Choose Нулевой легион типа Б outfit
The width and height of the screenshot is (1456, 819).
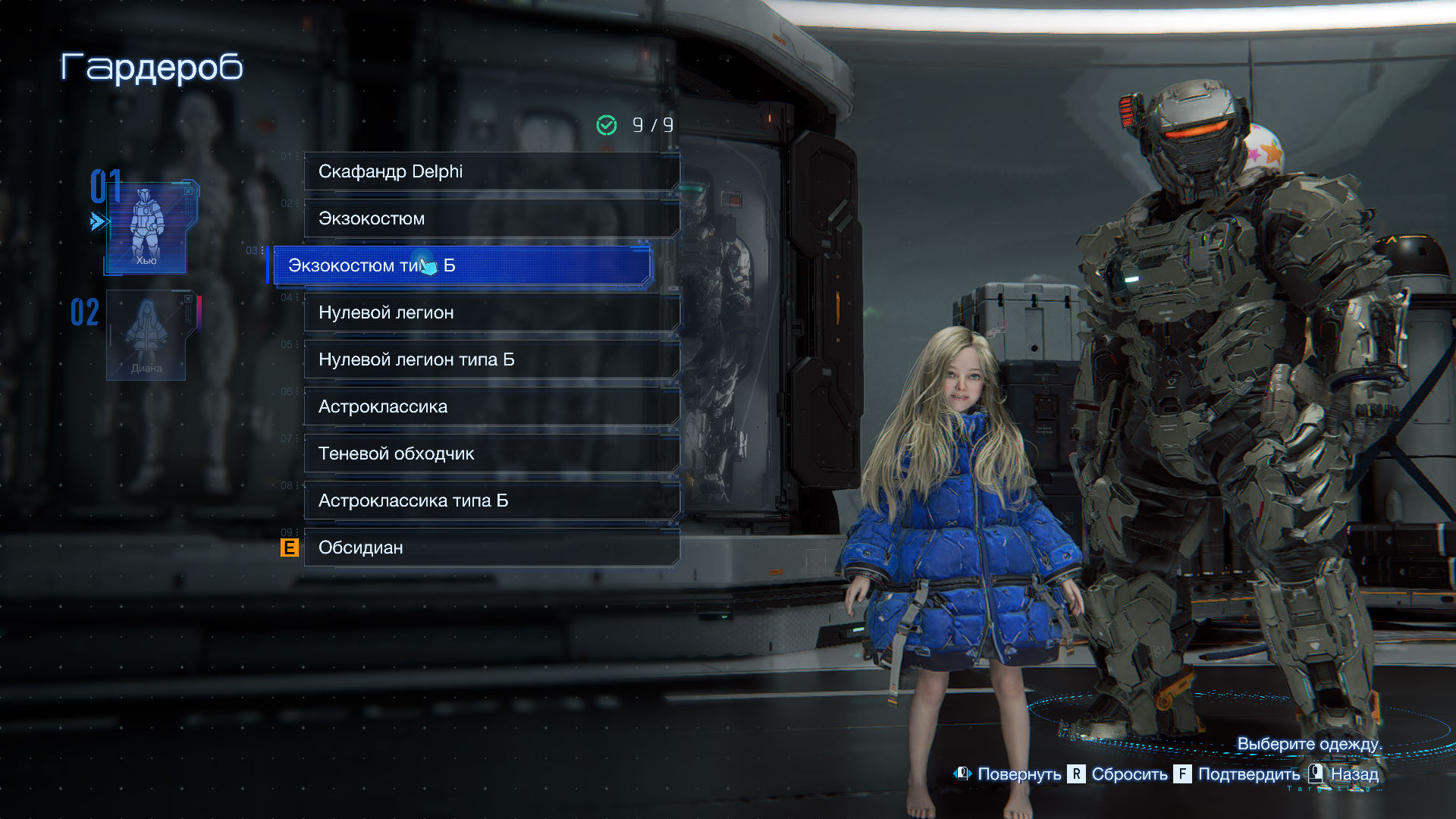pos(491,359)
